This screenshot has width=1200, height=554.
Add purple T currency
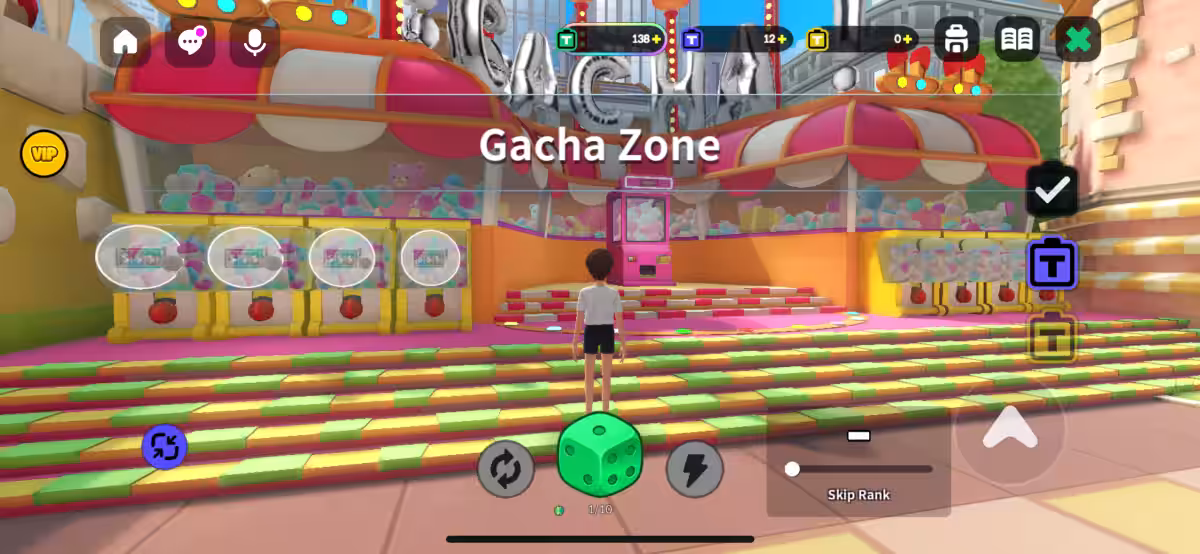coord(782,39)
